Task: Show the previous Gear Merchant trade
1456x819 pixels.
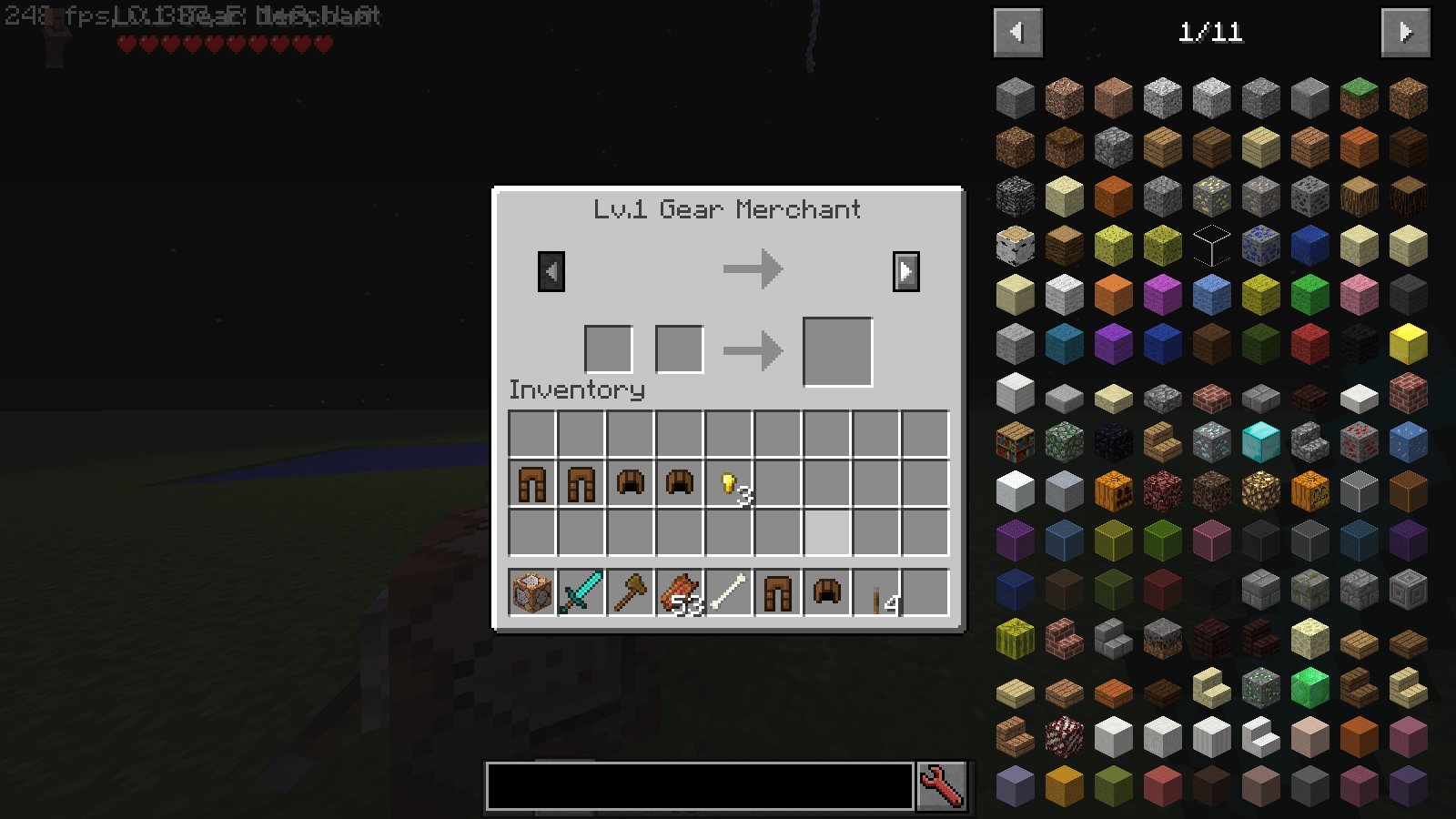Action: pos(552,270)
